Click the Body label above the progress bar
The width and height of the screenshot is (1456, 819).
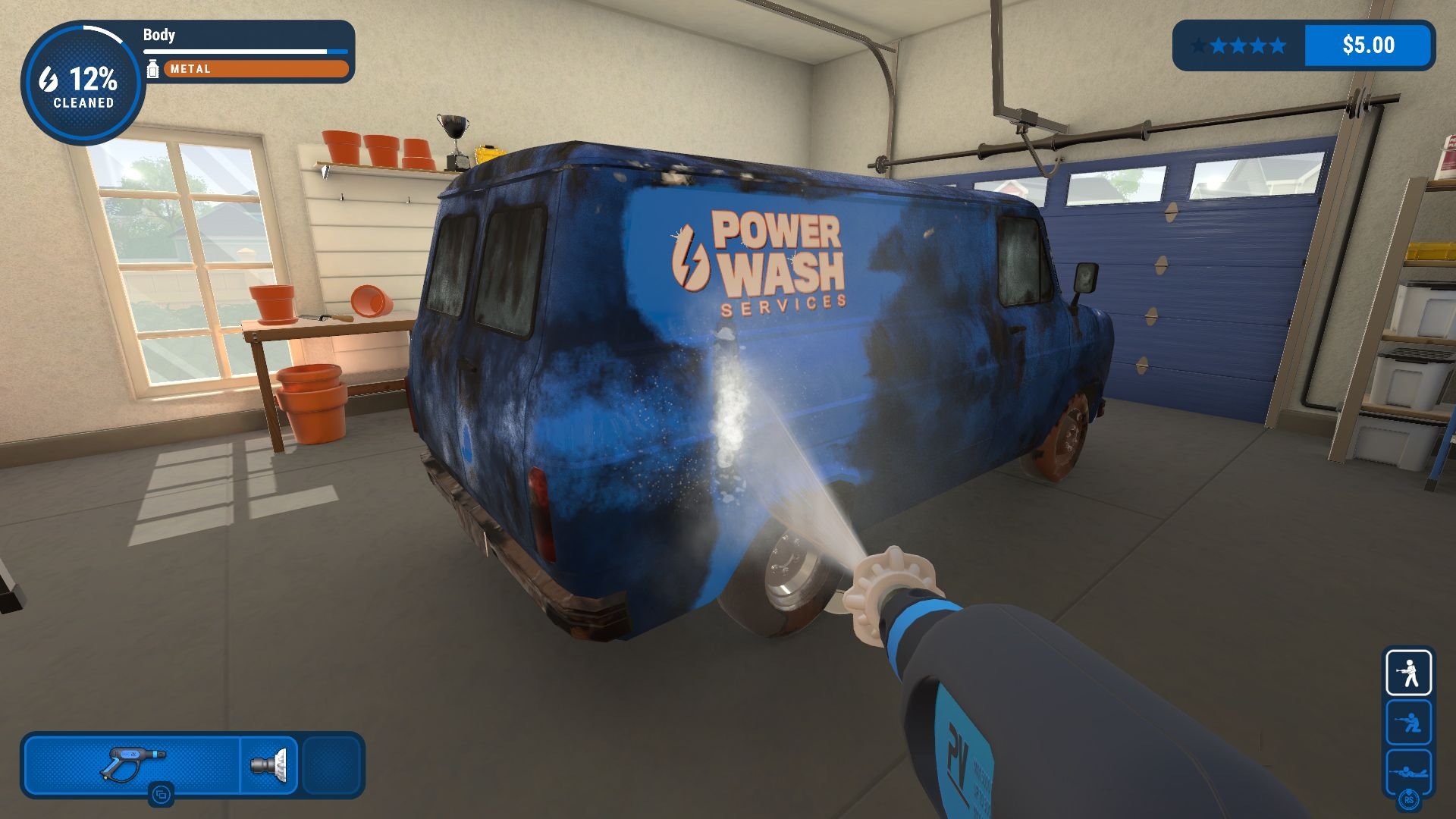[159, 35]
